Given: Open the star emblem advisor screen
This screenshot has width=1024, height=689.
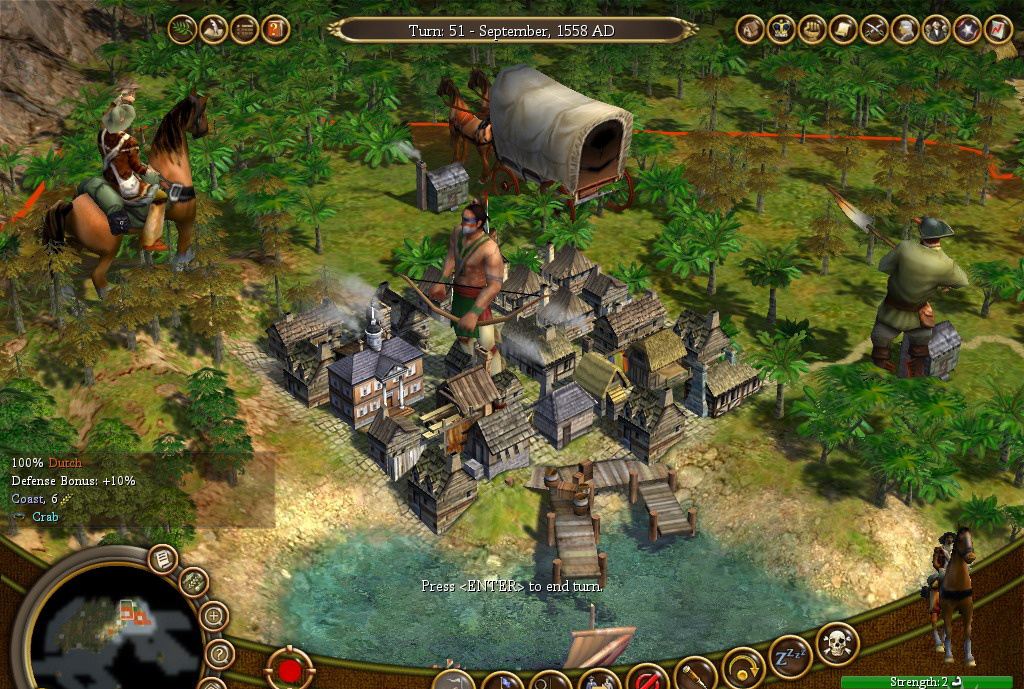Looking at the screenshot, I should pyautogui.click(x=967, y=29).
